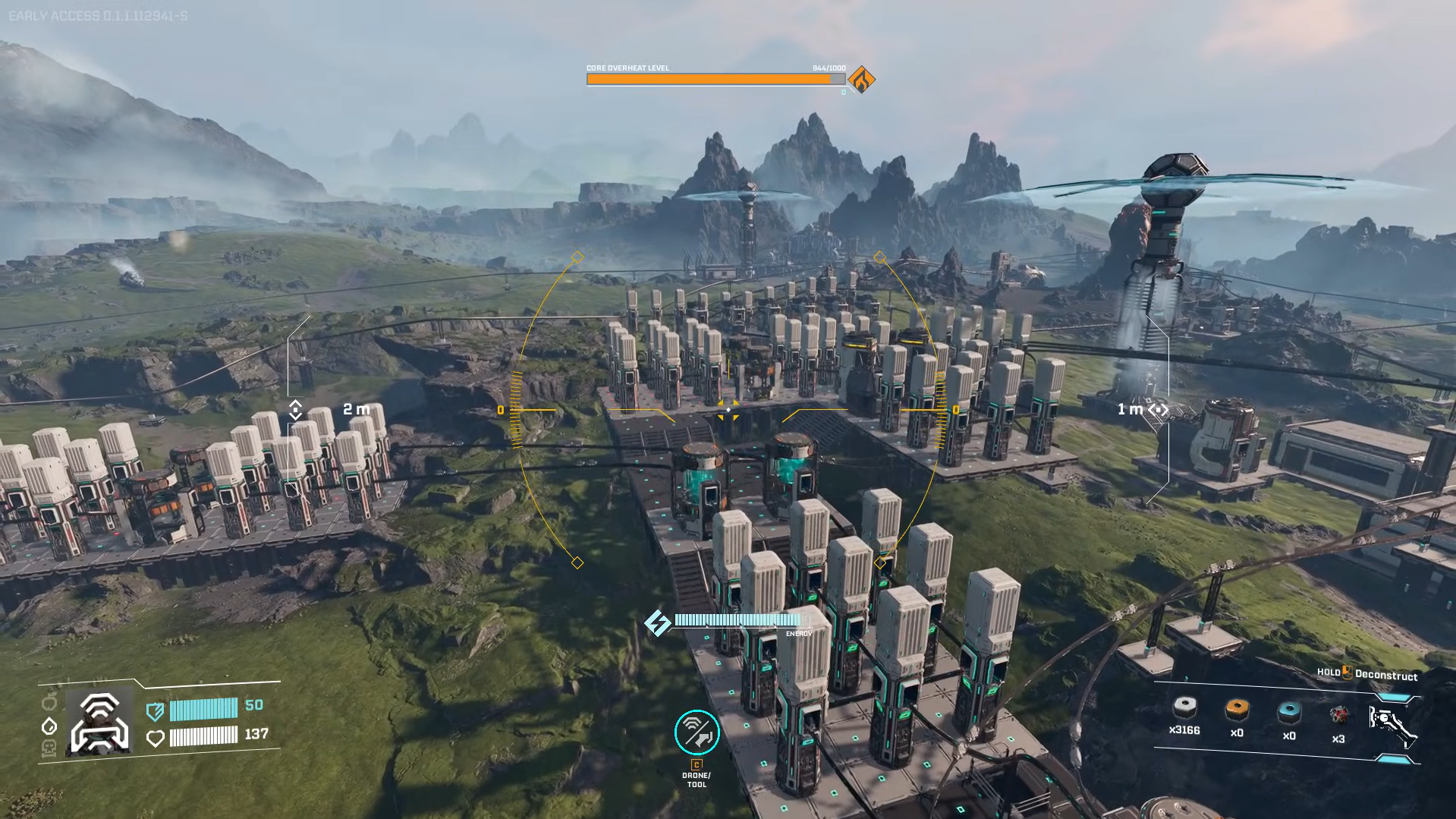Click the skull status icon
This screenshot has height=819, width=1456.
tap(49, 749)
